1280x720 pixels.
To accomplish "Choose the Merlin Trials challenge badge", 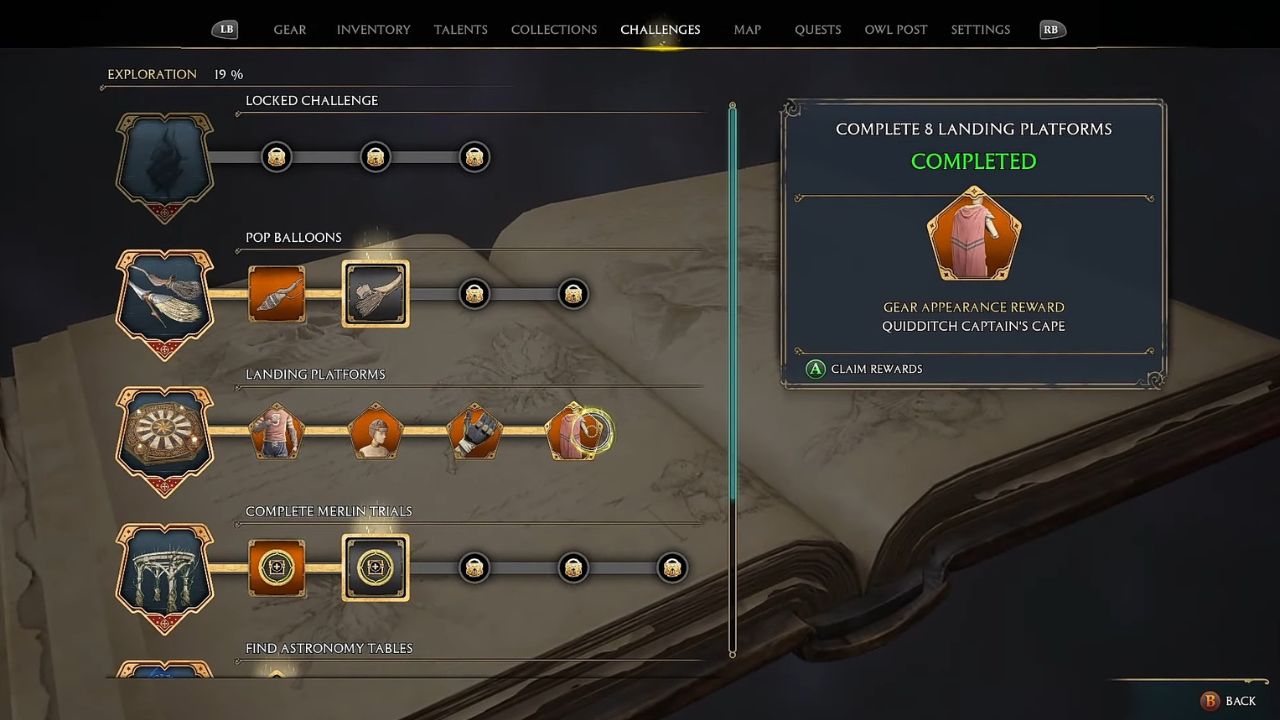I will click(166, 575).
